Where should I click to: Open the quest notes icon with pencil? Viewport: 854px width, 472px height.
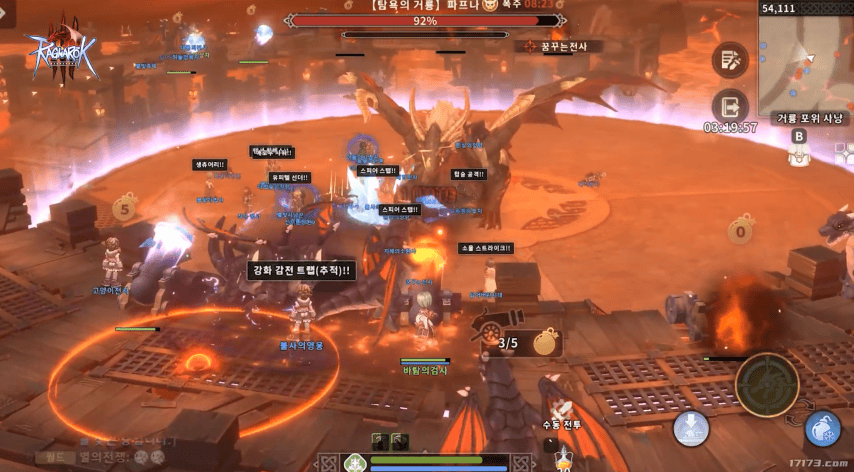(730, 60)
